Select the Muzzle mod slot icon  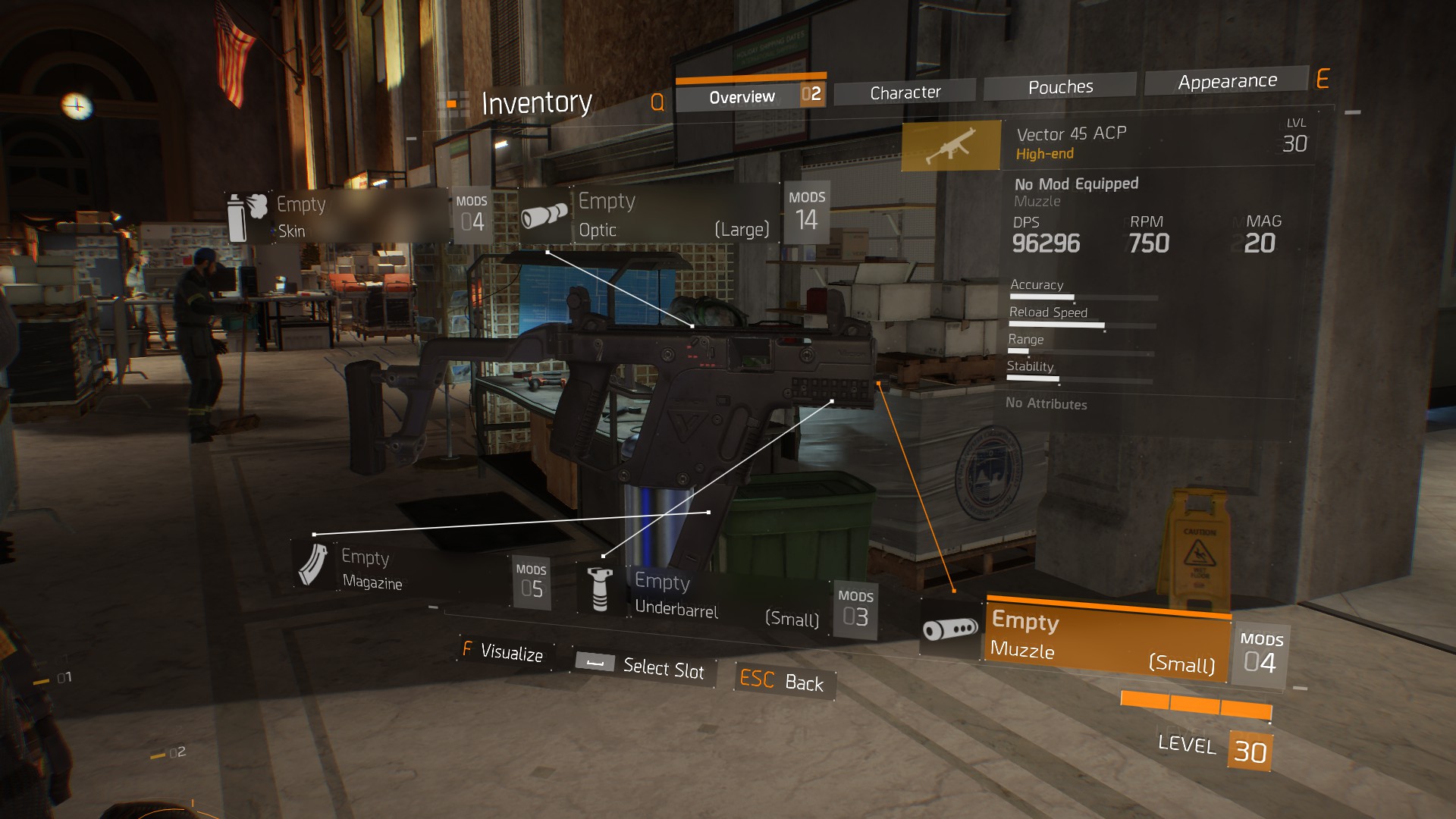(x=949, y=630)
